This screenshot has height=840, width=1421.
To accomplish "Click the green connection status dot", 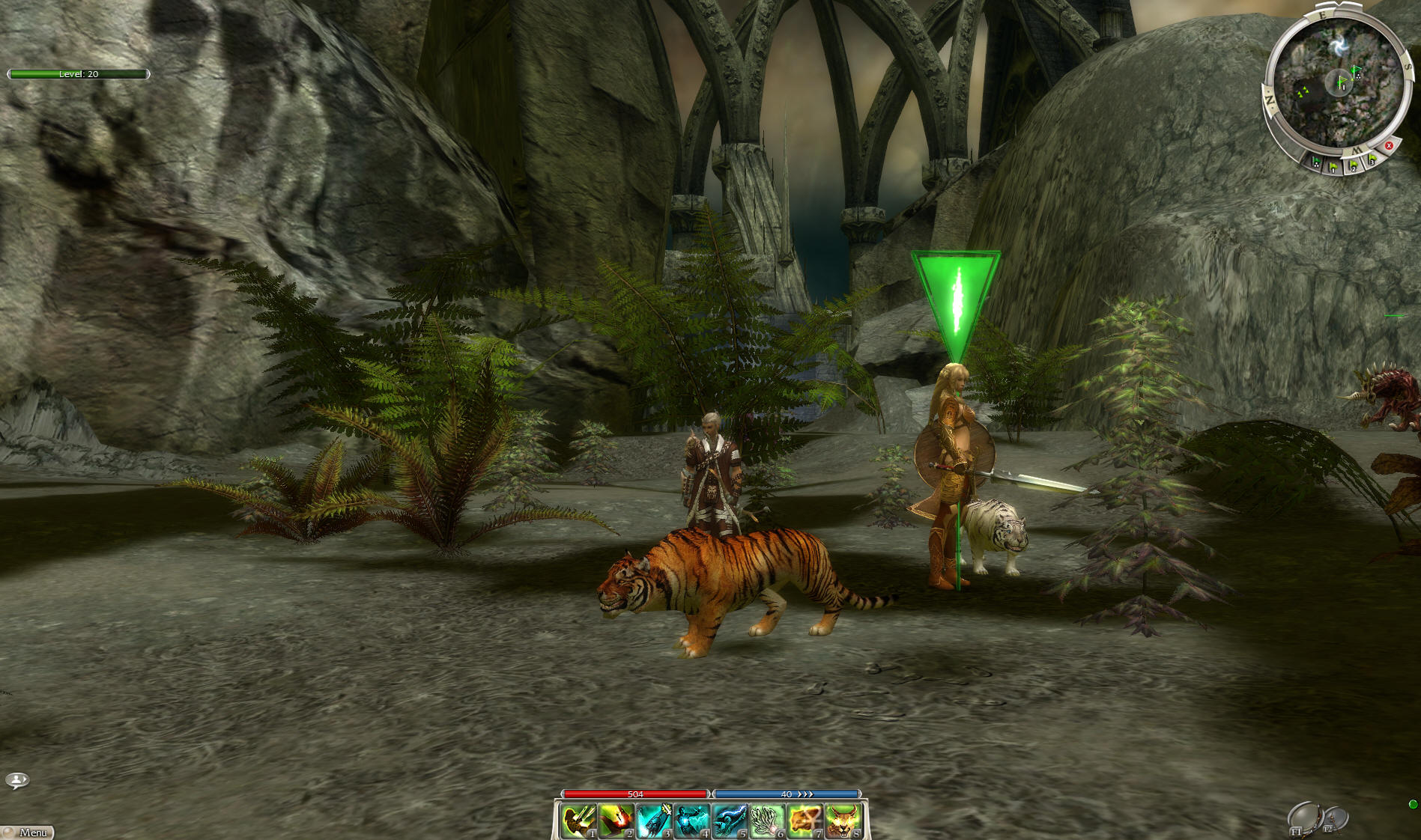I will (1413, 804).
